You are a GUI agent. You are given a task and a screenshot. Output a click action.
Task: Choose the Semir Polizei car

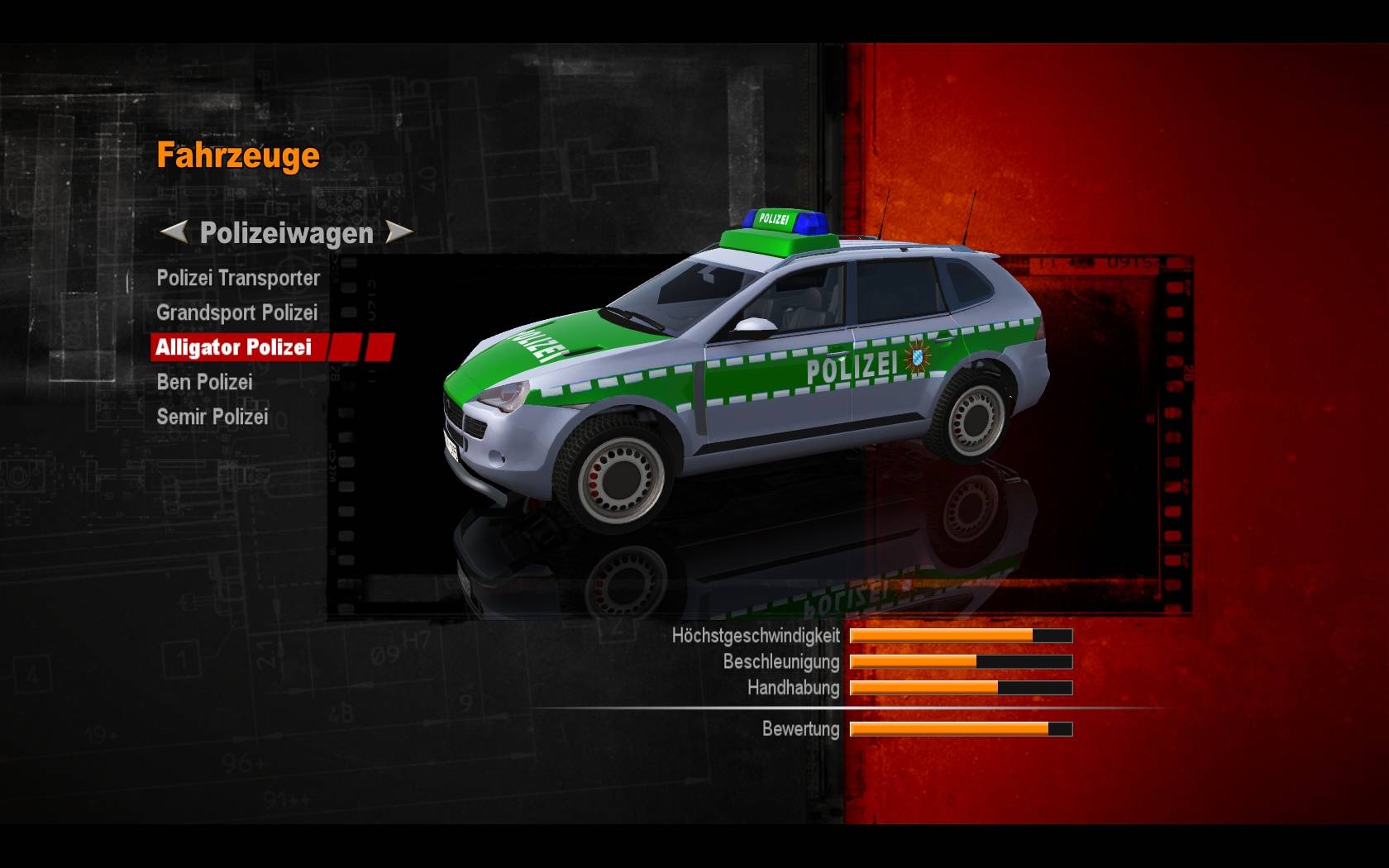coord(212,417)
